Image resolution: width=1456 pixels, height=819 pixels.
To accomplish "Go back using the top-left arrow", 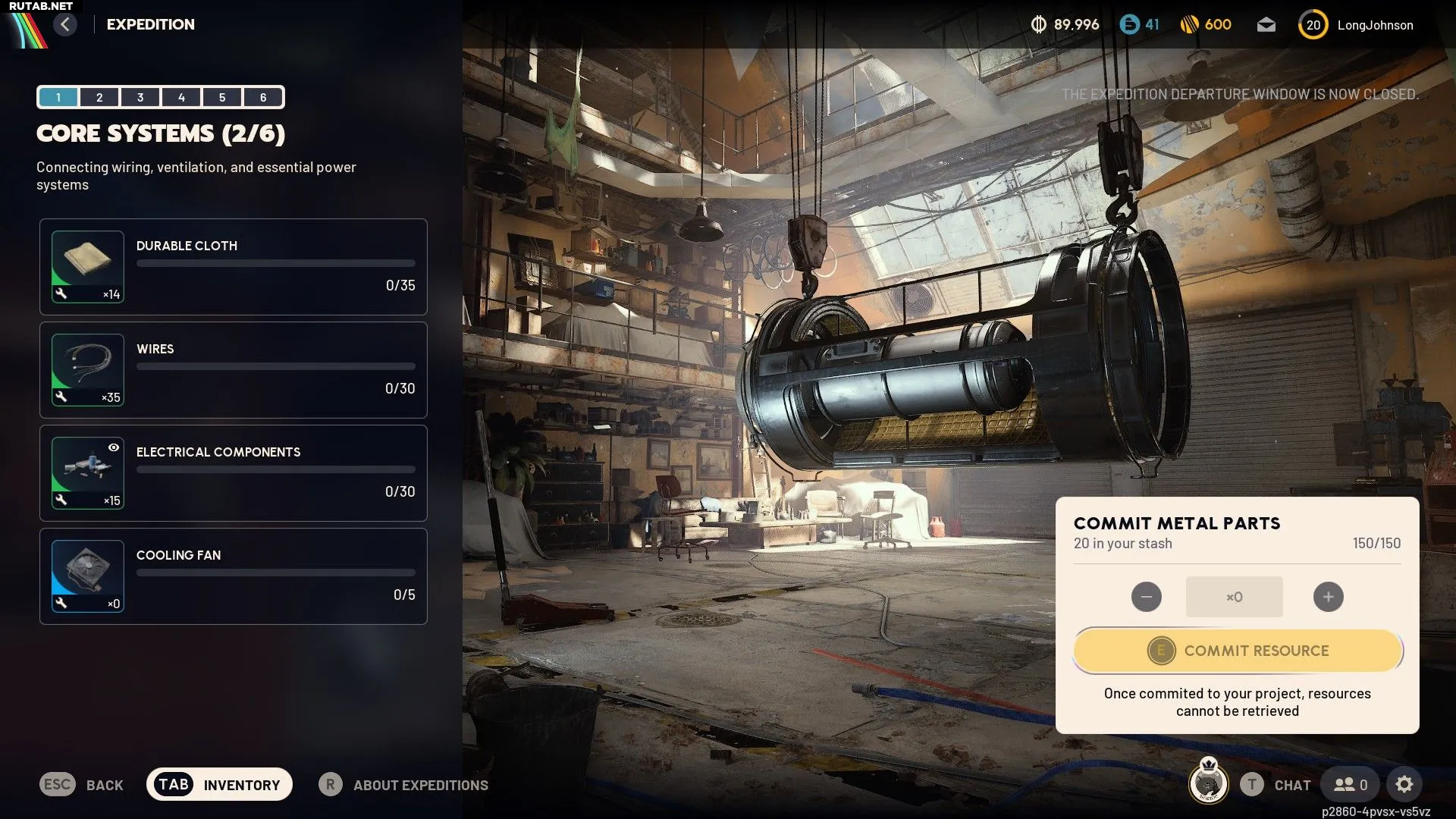I will [x=65, y=24].
